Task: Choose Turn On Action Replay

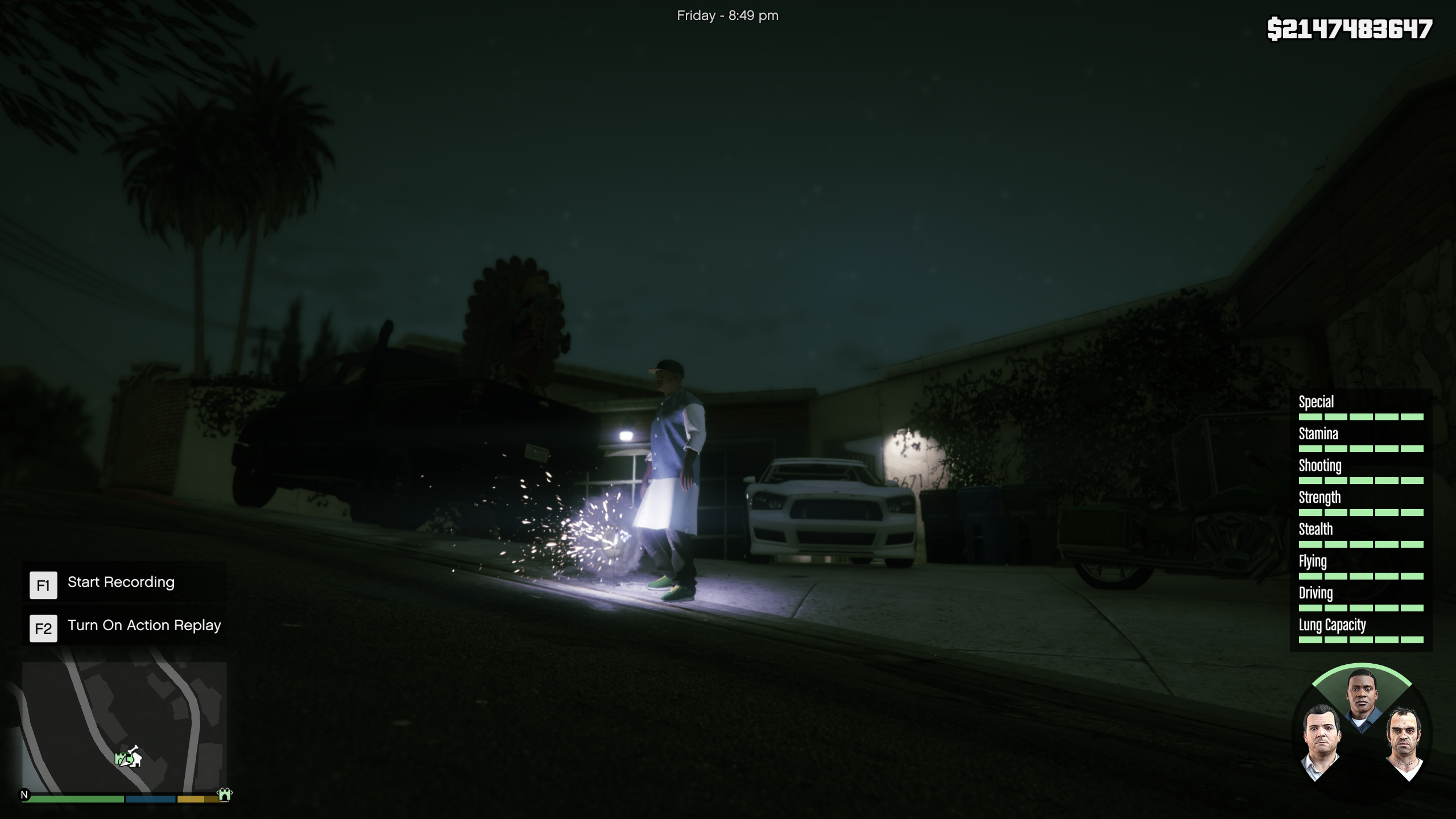Action: click(144, 626)
